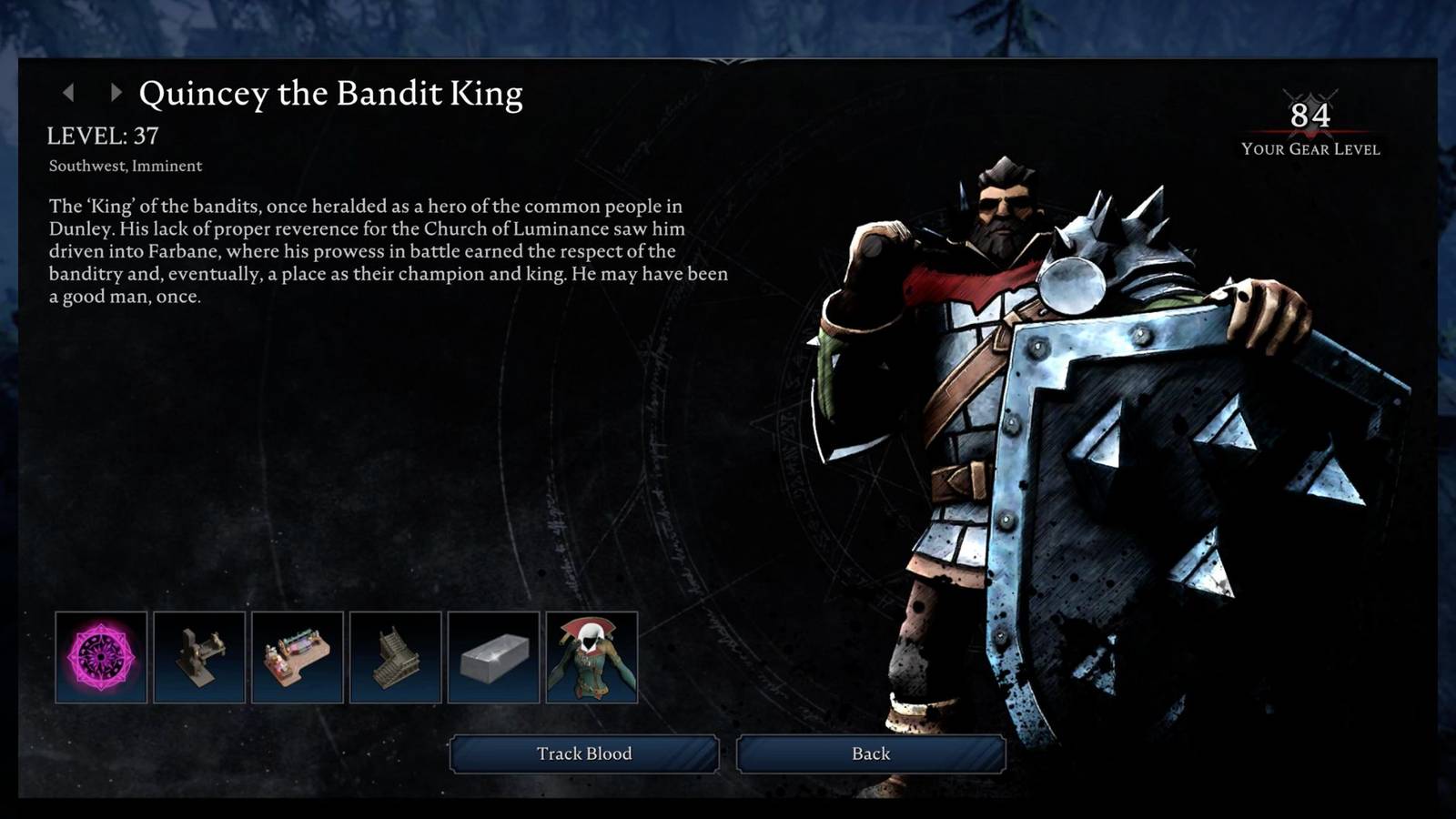Click the Level: 37 label

[x=103, y=136]
